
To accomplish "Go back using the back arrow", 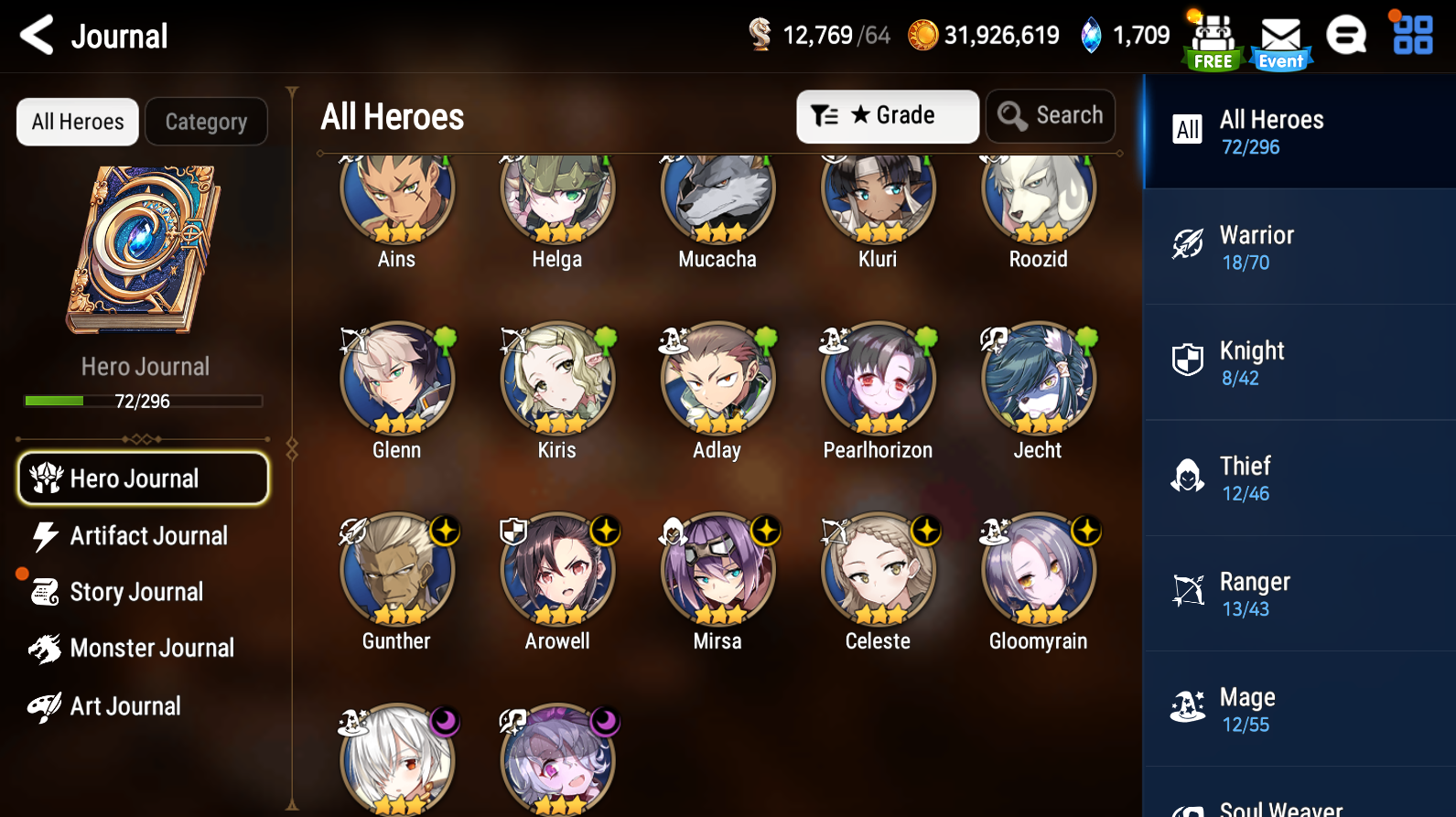I will 37,35.
